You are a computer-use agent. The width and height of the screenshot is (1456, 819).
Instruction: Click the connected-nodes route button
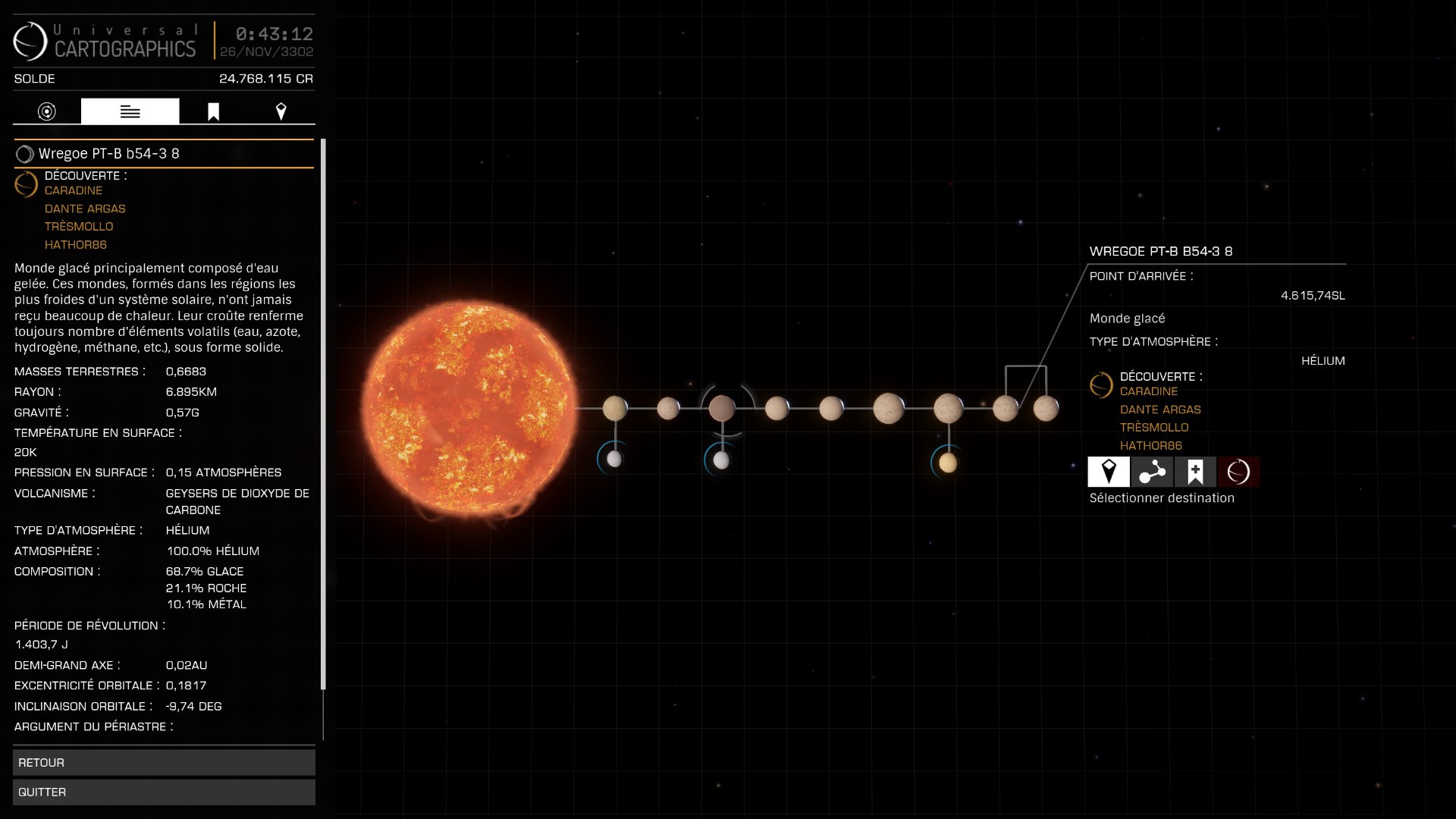pyautogui.click(x=1152, y=472)
